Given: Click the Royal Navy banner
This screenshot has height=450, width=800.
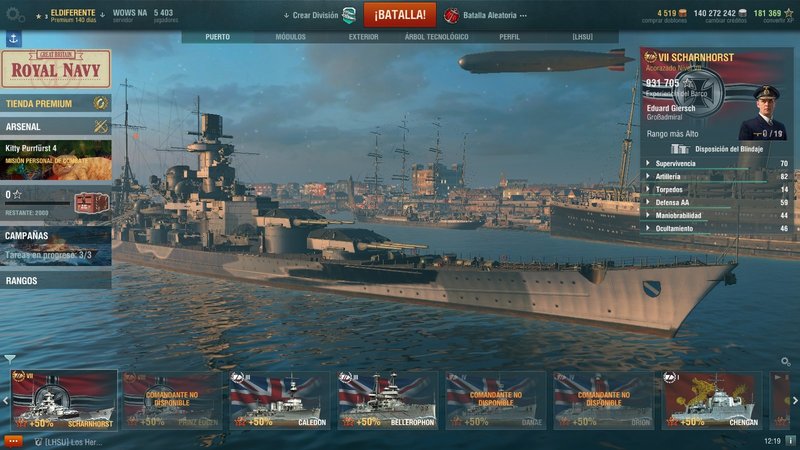Looking at the screenshot, I should [x=56, y=69].
